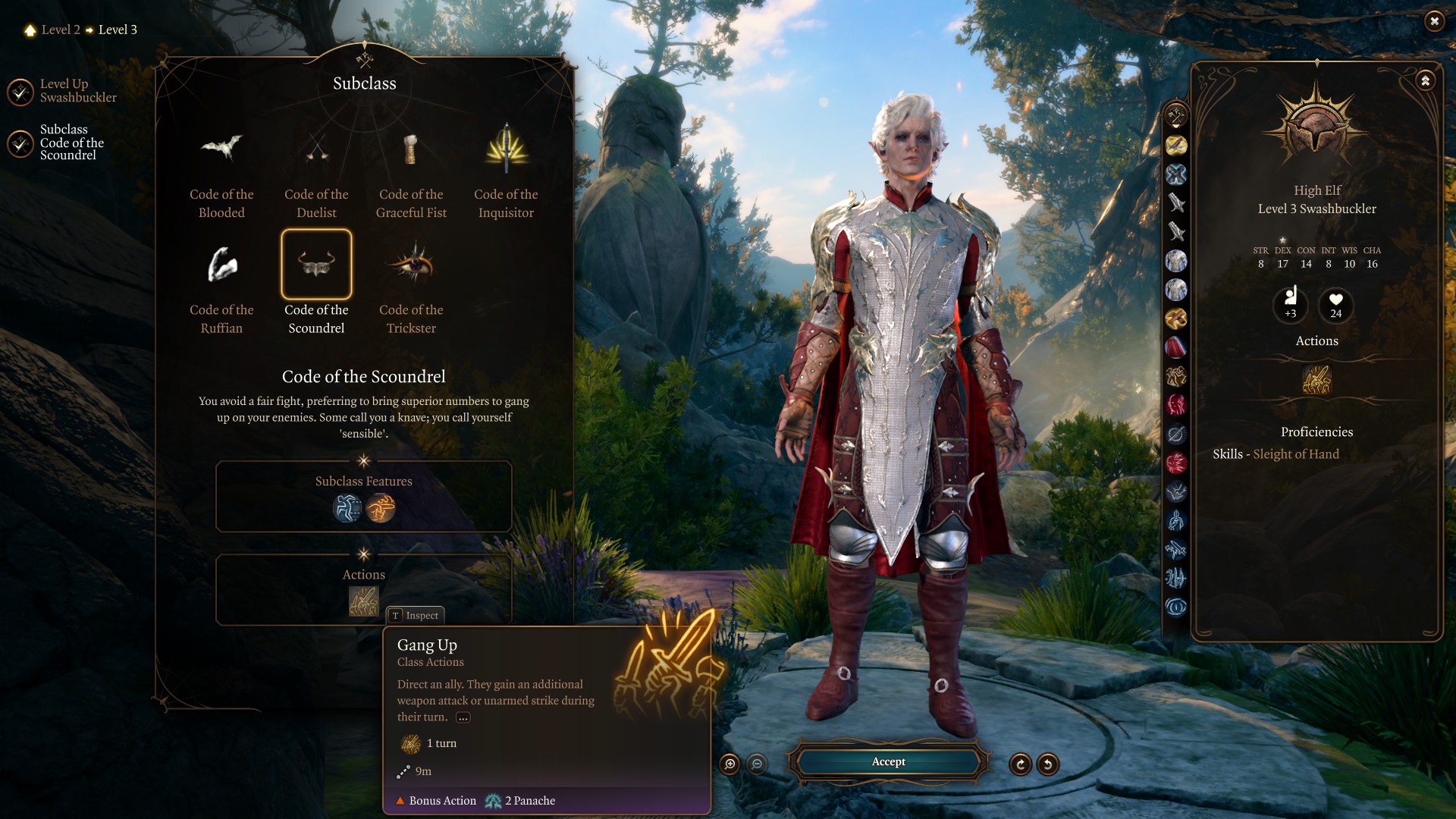Expand the Gang Up tooltip description

pyautogui.click(x=463, y=718)
